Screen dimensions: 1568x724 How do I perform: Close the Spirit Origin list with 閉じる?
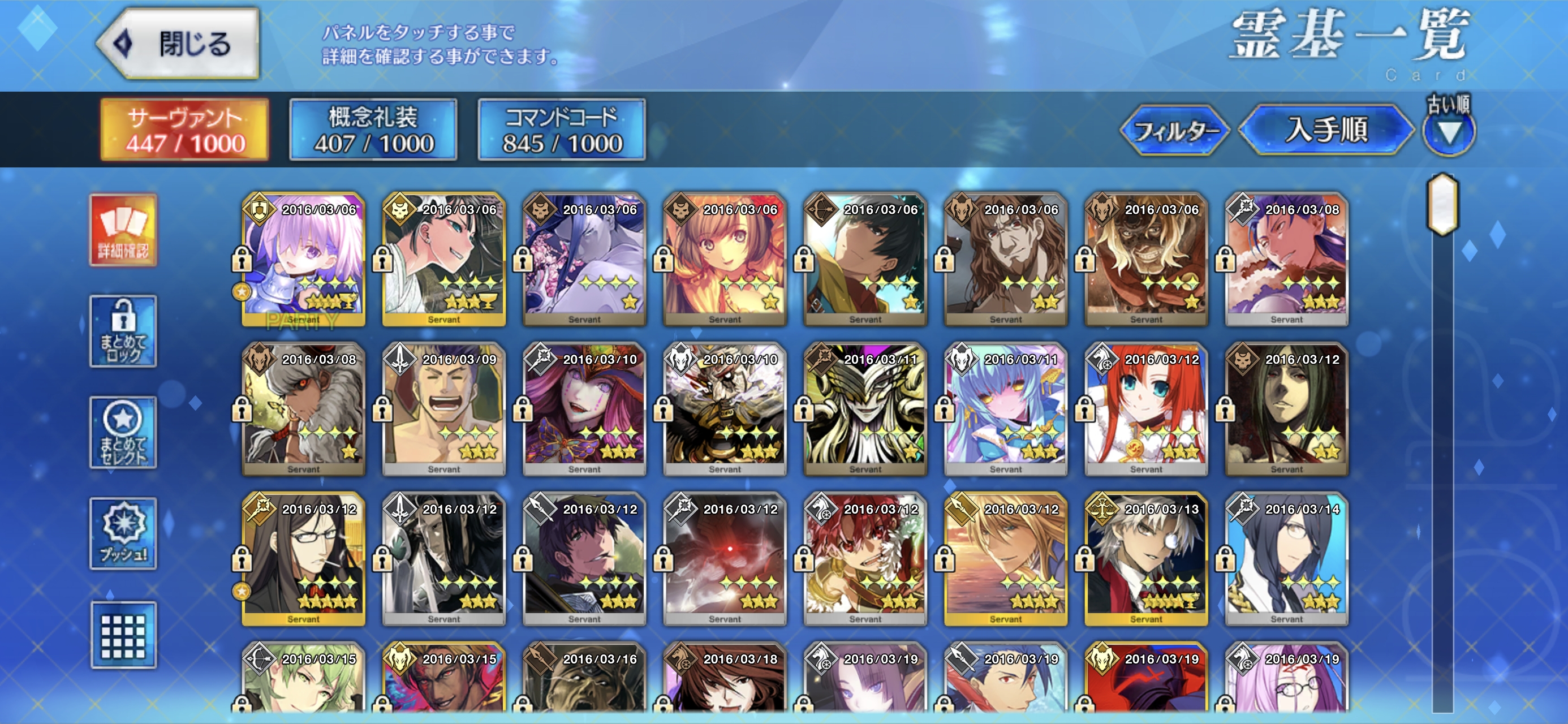pos(178,44)
